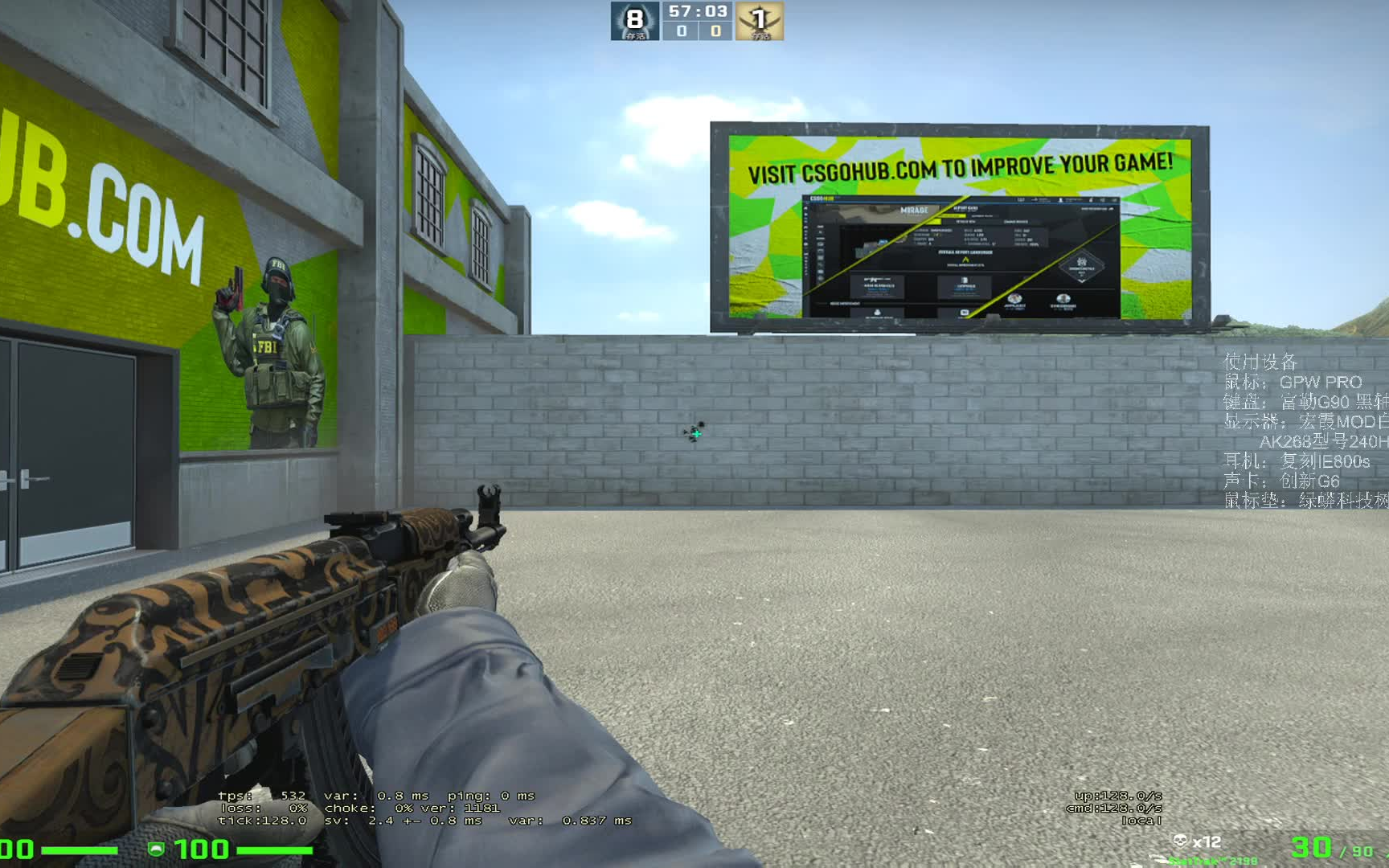This screenshot has height=868, width=1389.
Task: Click the skull kill-counter icon beside x12
Action: pos(1182,840)
